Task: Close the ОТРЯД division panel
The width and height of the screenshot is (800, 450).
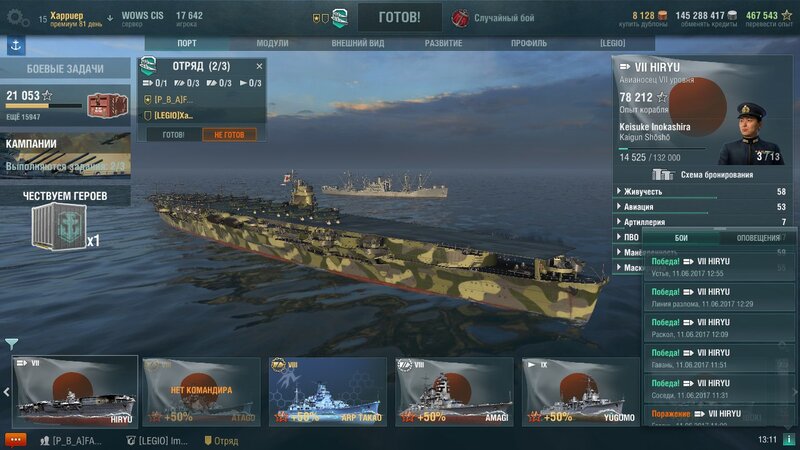Action: 260,66
